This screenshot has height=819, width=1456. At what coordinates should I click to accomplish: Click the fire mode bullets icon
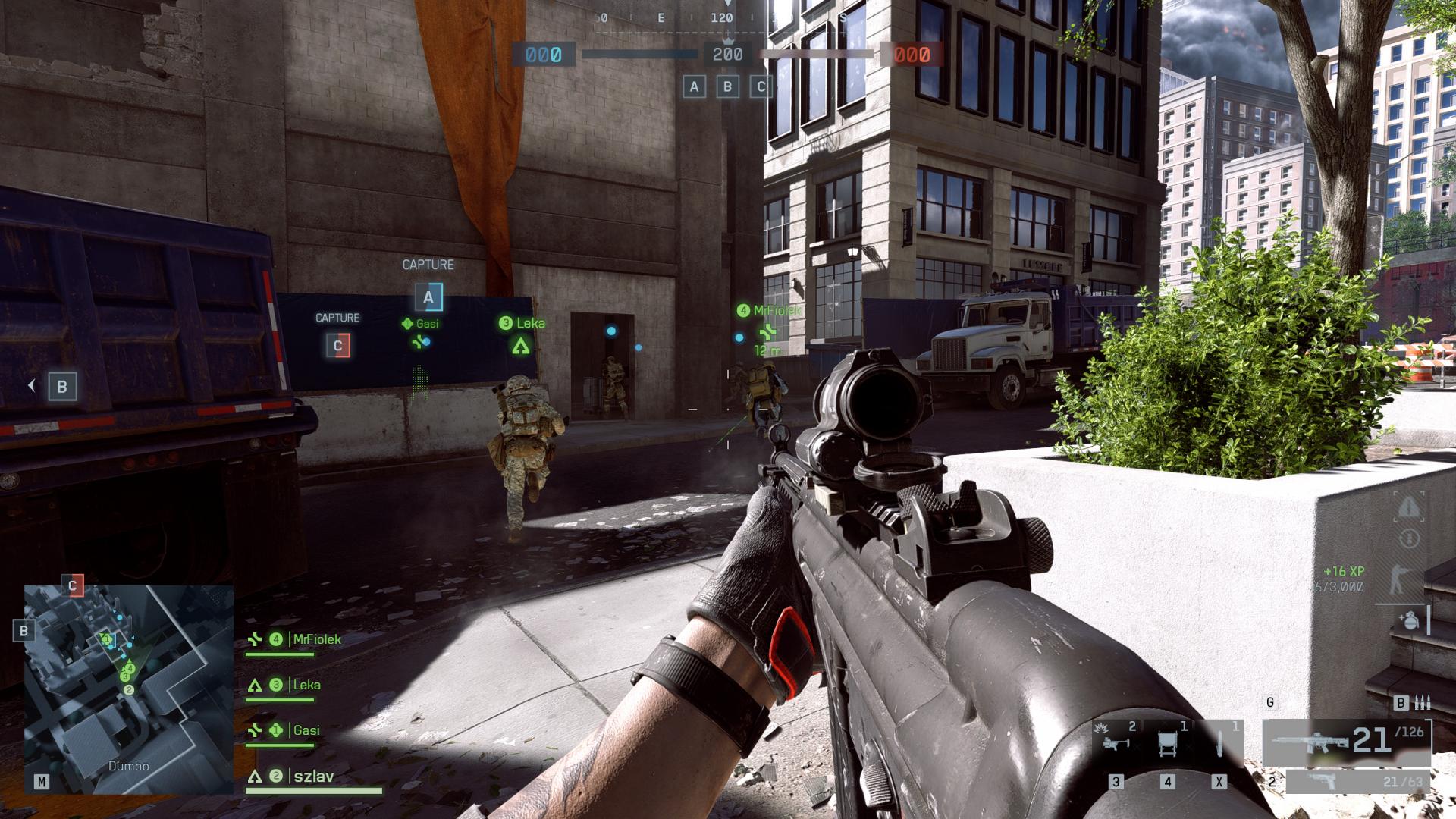pyautogui.click(x=1423, y=703)
